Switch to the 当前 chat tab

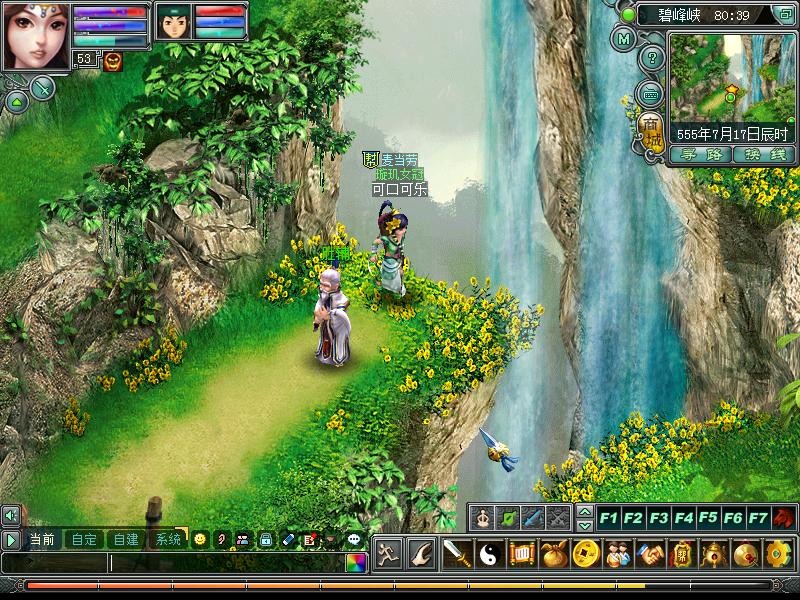point(42,539)
